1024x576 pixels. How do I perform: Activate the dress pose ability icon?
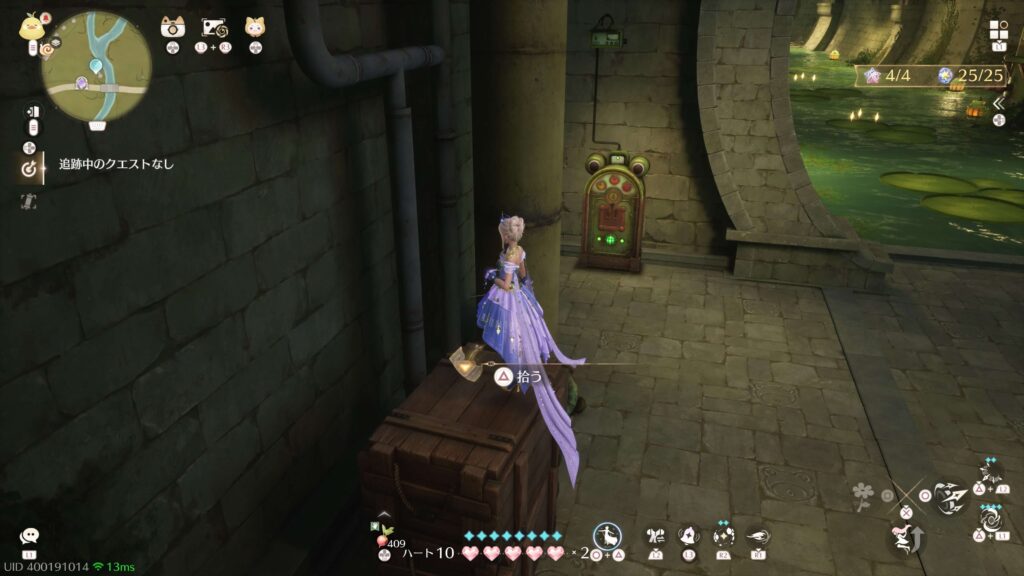tap(607, 535)
